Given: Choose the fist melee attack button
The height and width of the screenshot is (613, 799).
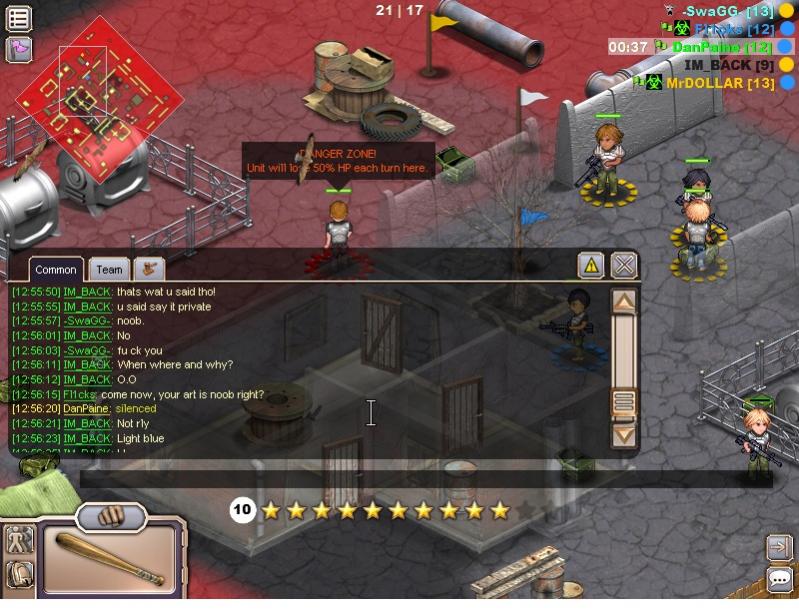Looking at the screenshot, I should [x=112, y=517].
